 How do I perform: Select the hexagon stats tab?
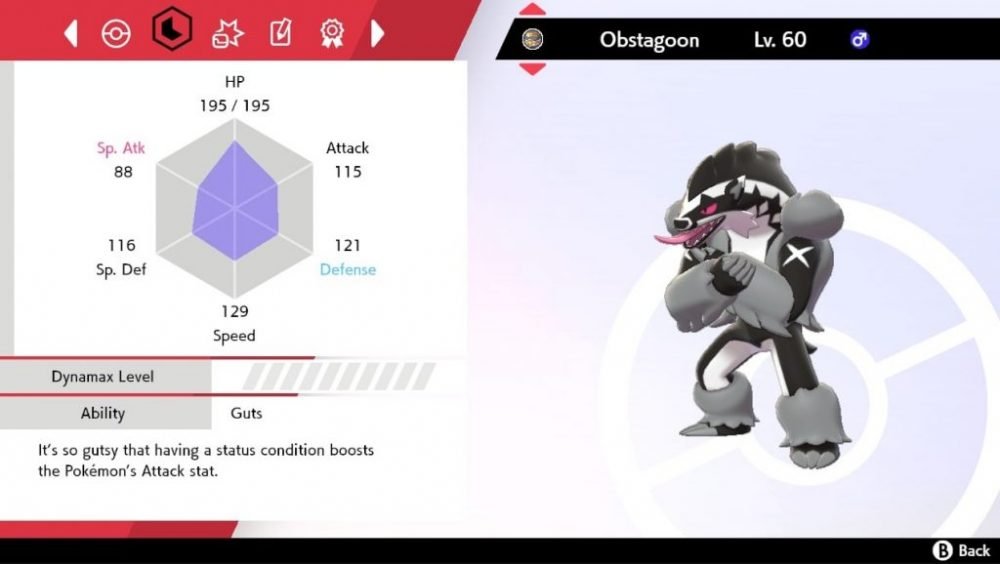point(171,32)
